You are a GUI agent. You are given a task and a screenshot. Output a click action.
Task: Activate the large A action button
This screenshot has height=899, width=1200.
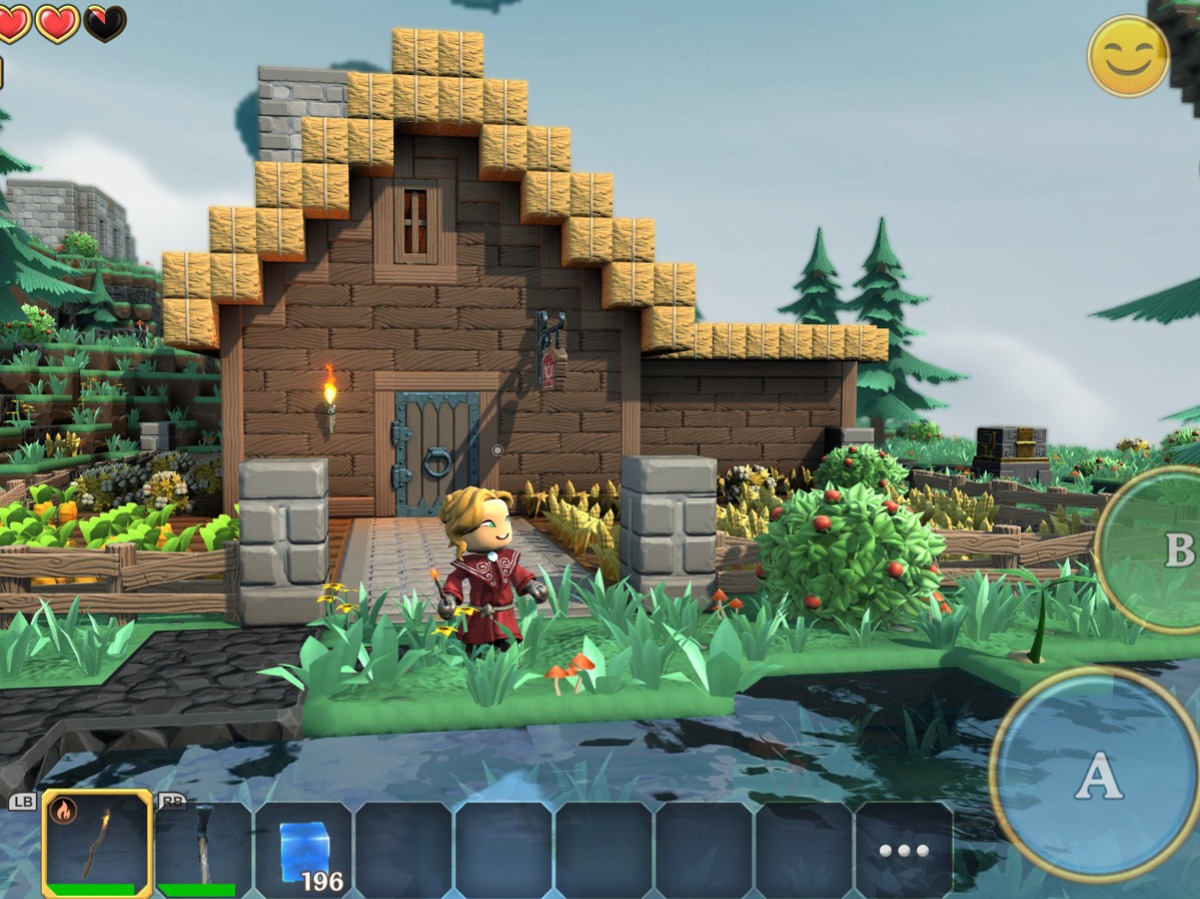coord(1098,774)
